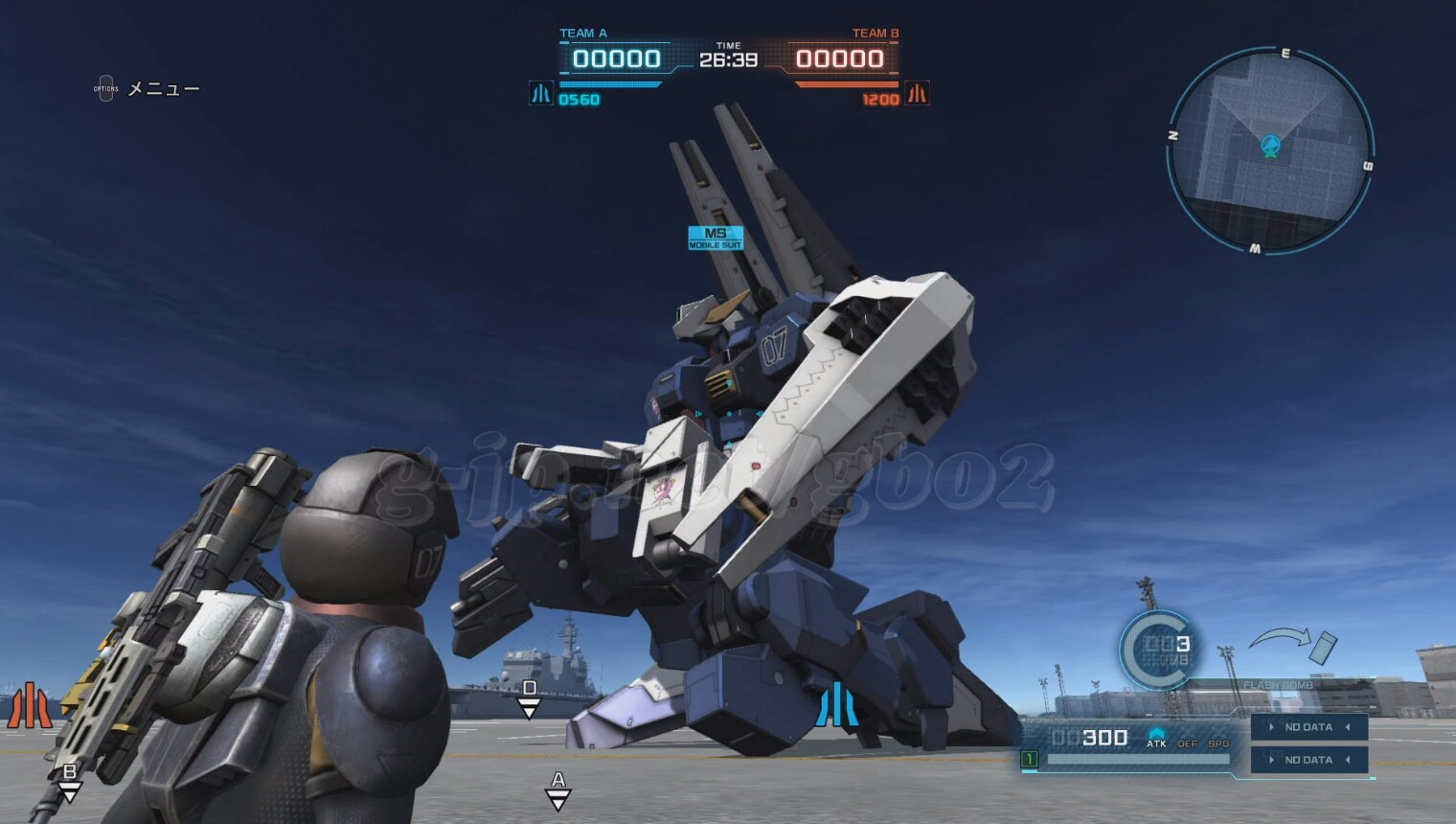Click the HEAD NO DATA panel
1456x824 pixels.
(1308, 727)
